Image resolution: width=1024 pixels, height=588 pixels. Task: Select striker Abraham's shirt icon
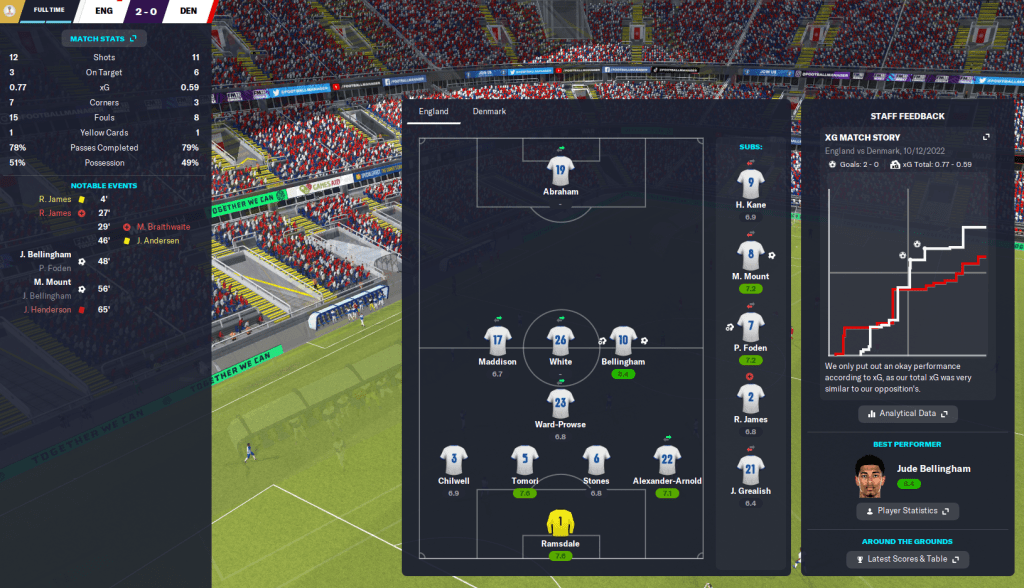560,170
